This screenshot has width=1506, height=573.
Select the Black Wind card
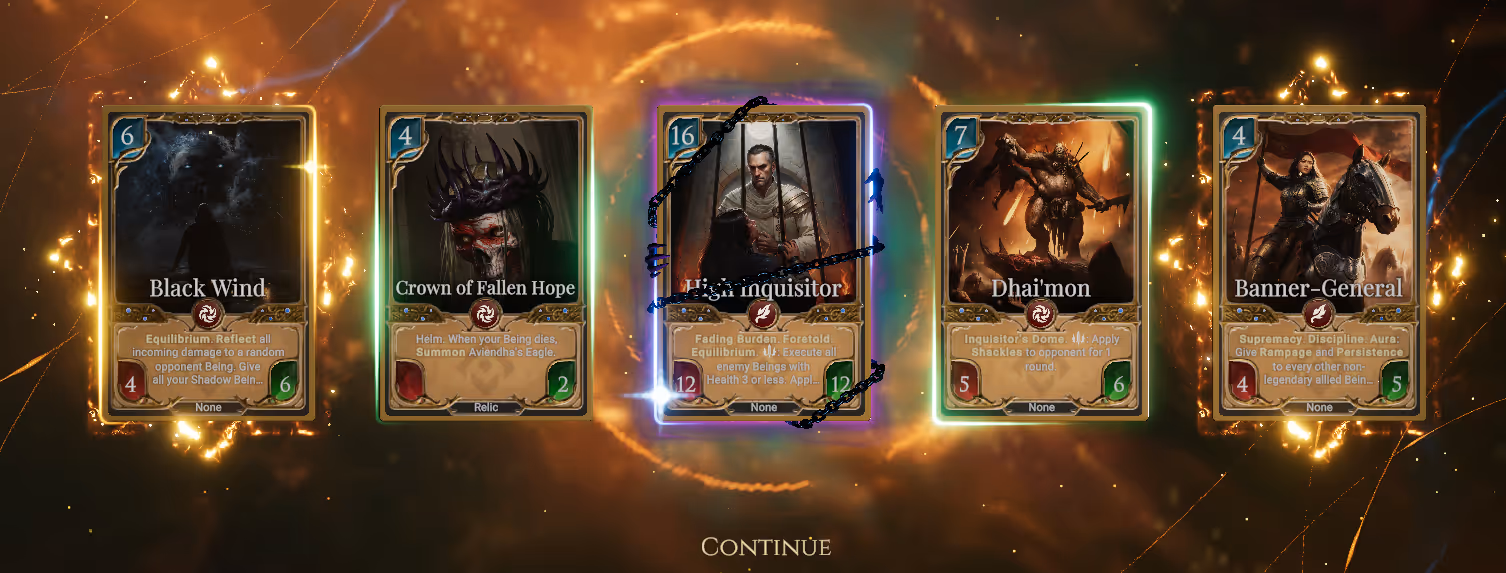[x=208, y=262]
